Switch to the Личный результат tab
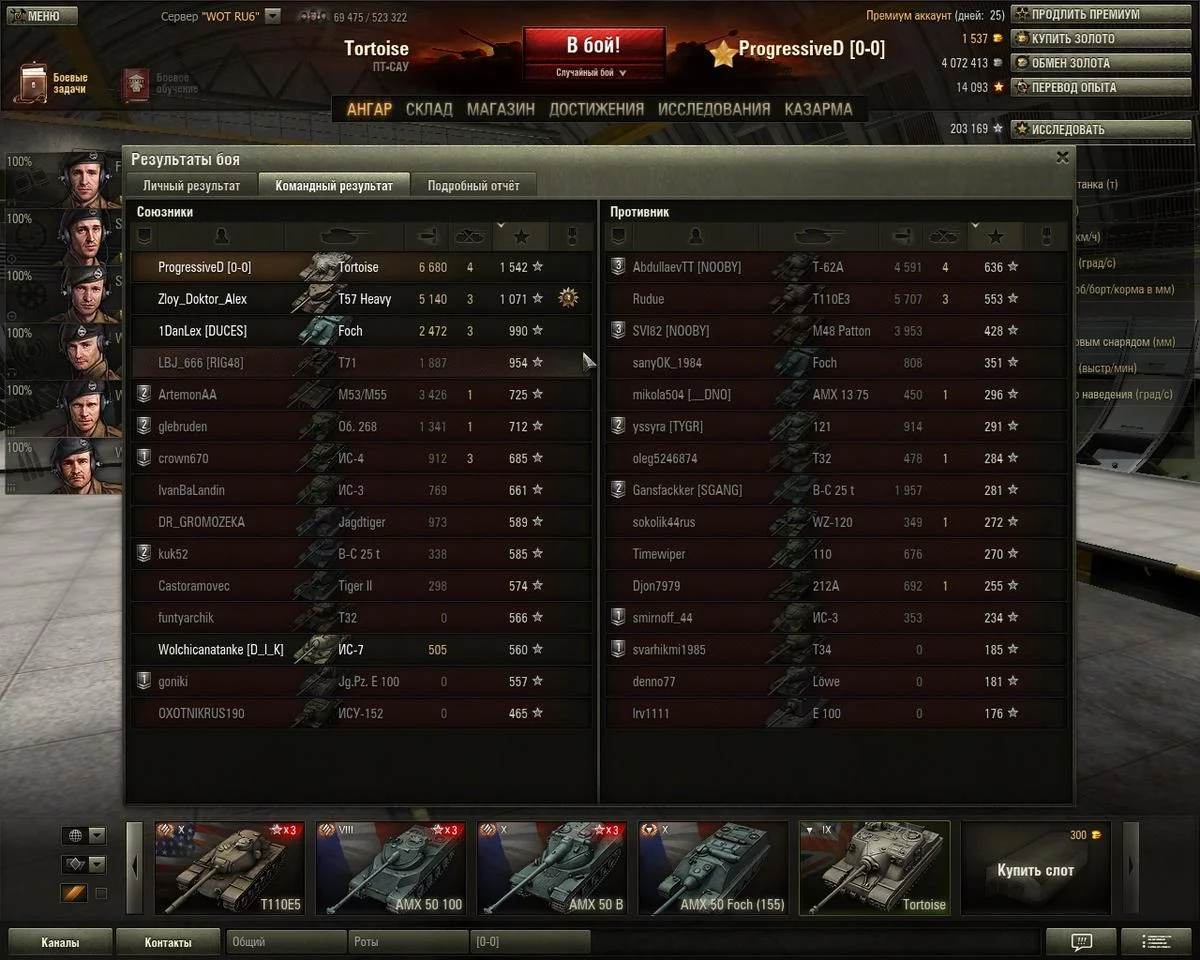1200x960 pixels. point(191,185)
